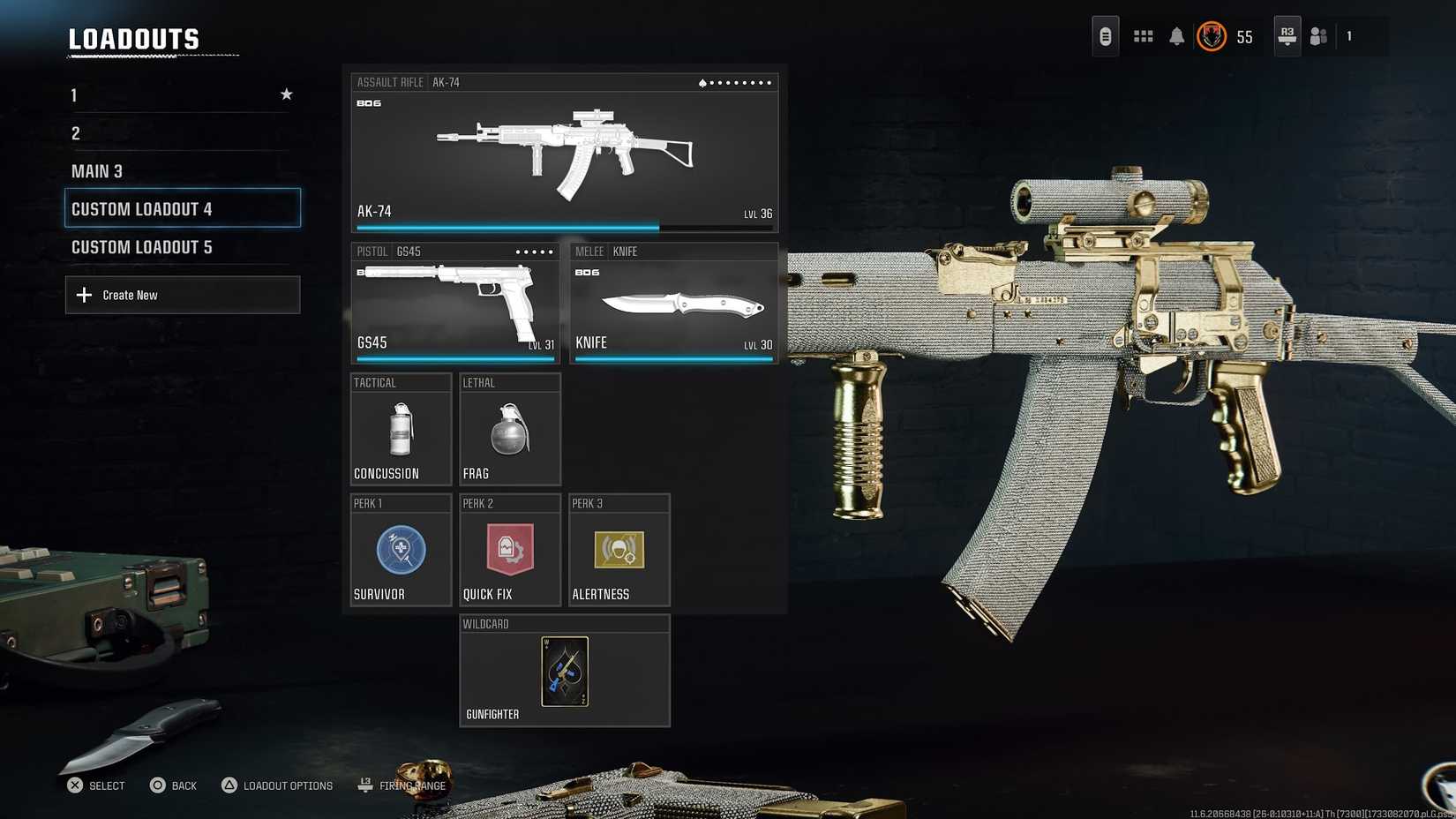This screenshot has height=819, width=1456.
Task: Select loadout 2 in the list
Action: point(181,133)
